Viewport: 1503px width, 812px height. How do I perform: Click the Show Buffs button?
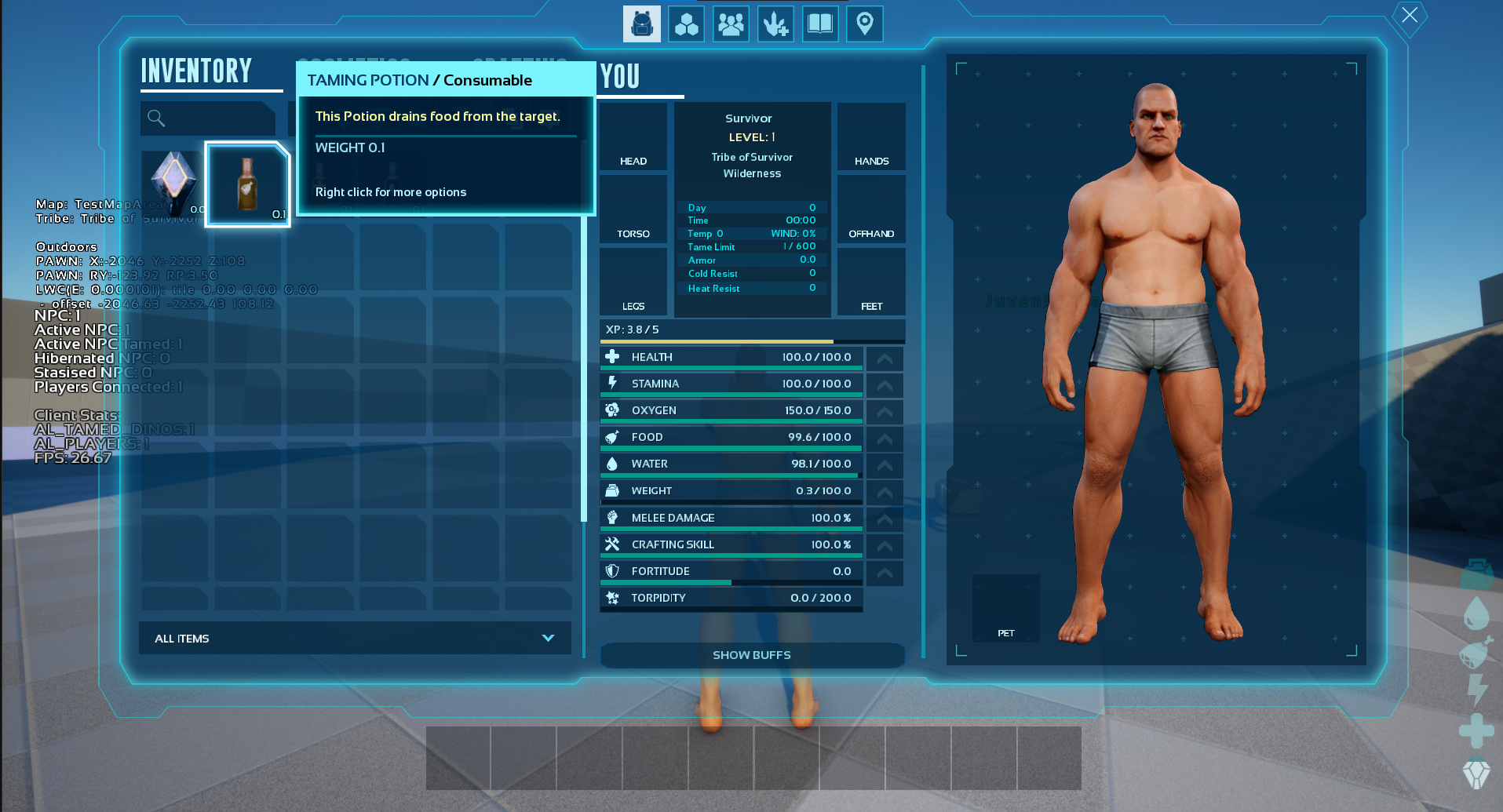click(x=751, y=655)
